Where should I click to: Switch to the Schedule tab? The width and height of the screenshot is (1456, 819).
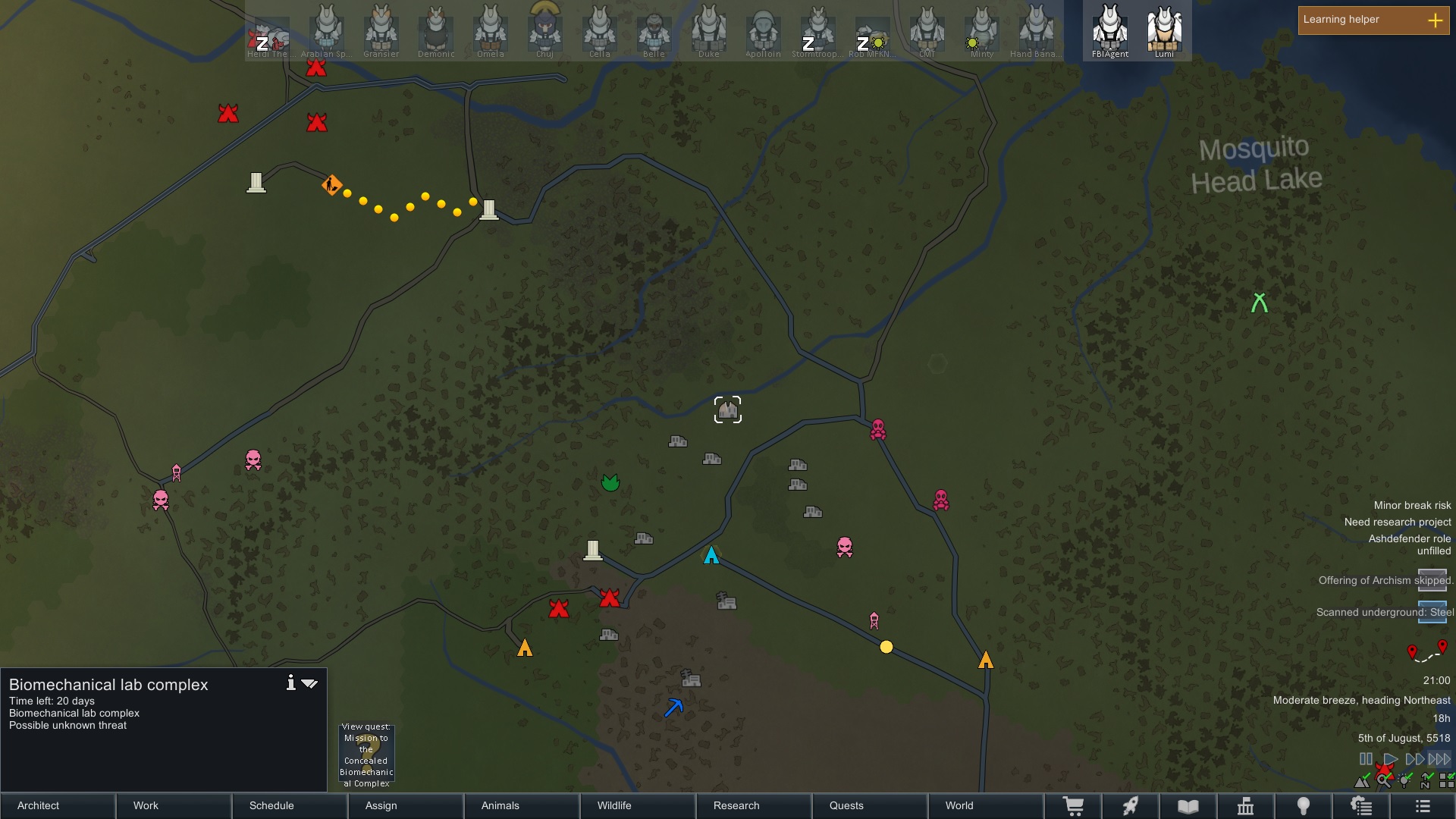(x=290, y=805)
